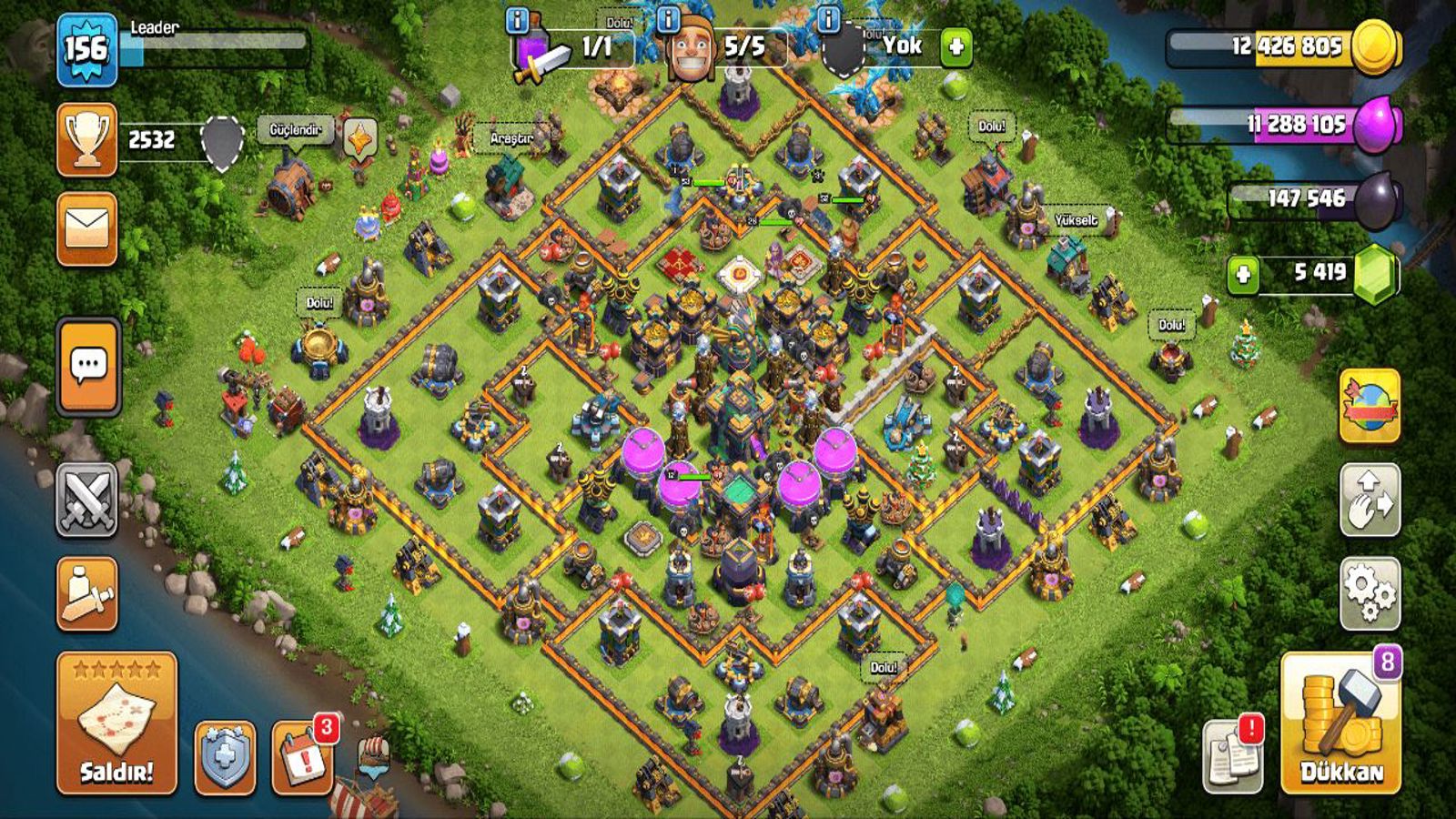Tap the Yükselt upgrade bubble
1456x819 pixels.
point(1076,220)
